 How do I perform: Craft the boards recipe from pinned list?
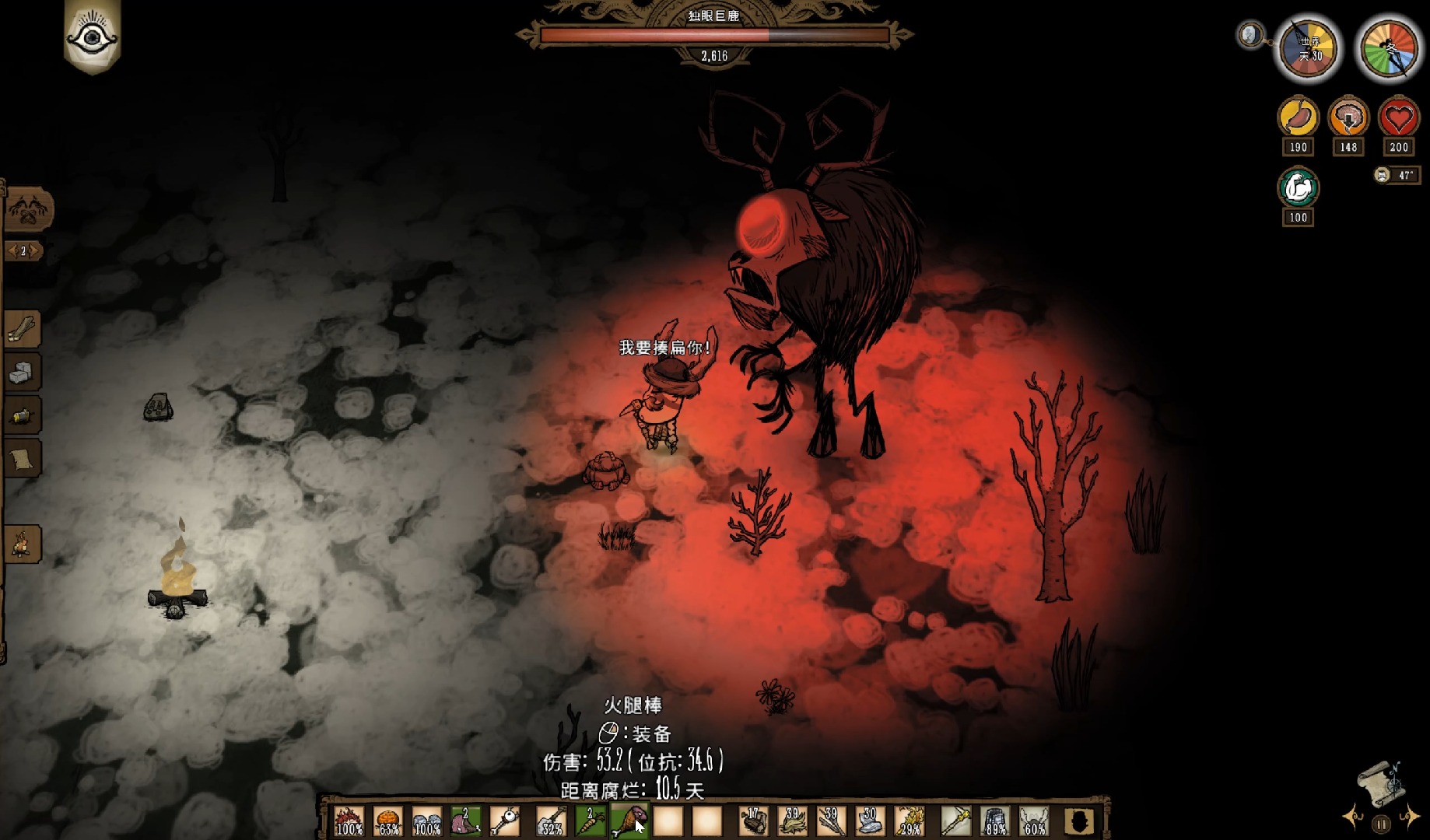pyautogui.click(x=22, y=330)
